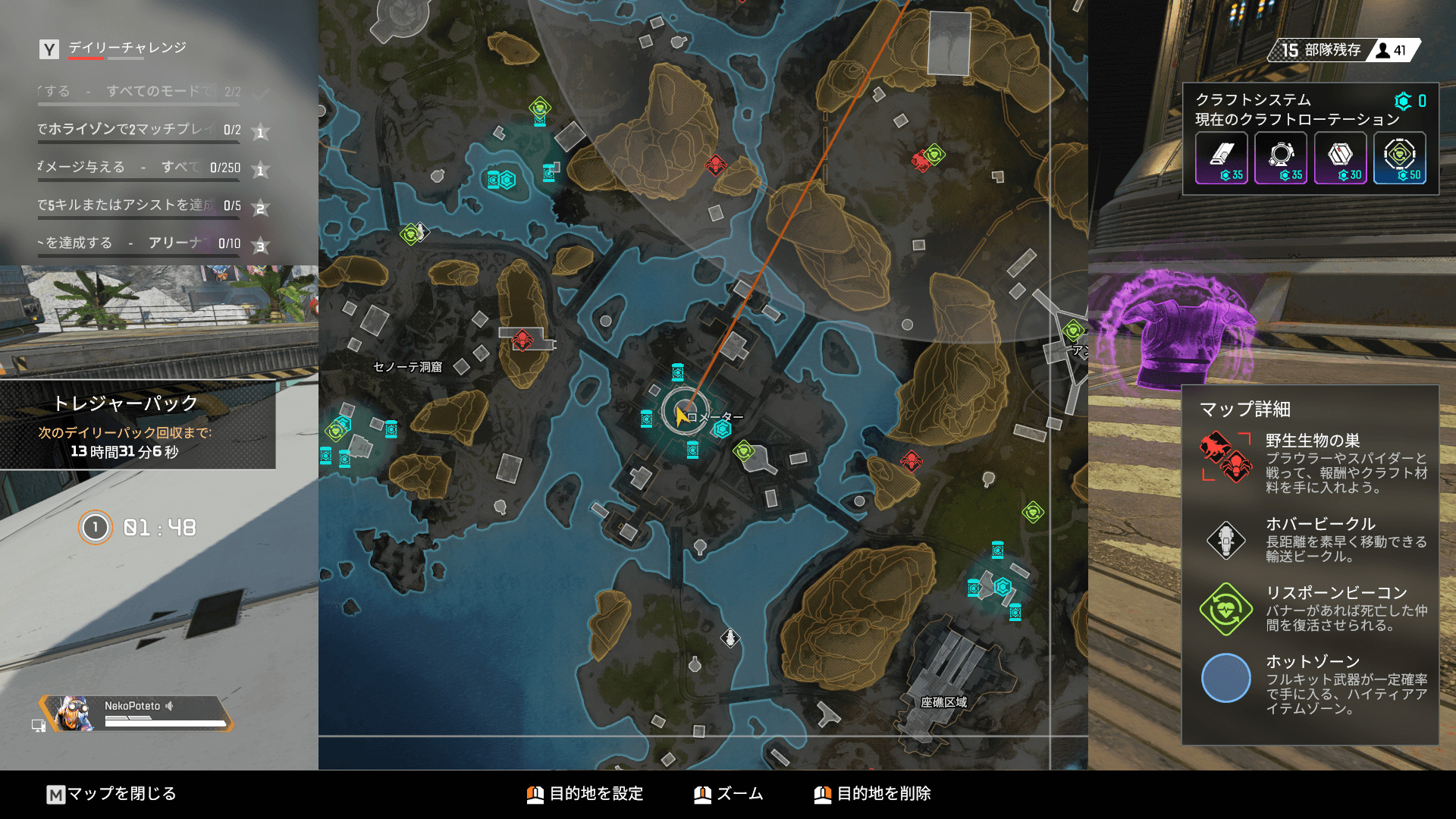
Task: Click NekoPoteto's squad member banner
Action: [136, 713]
